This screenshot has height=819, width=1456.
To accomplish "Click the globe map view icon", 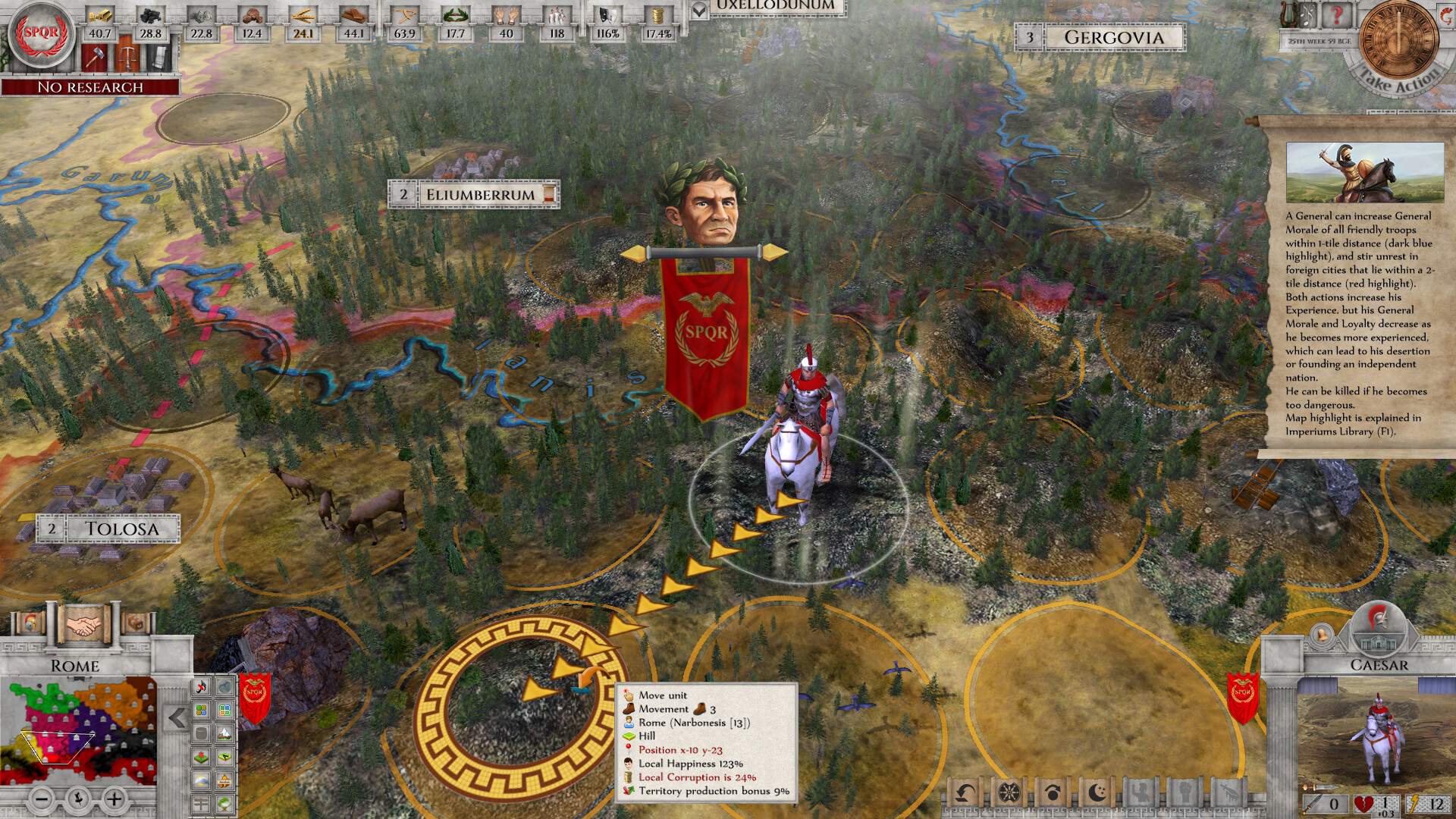I will pos(224,687).
